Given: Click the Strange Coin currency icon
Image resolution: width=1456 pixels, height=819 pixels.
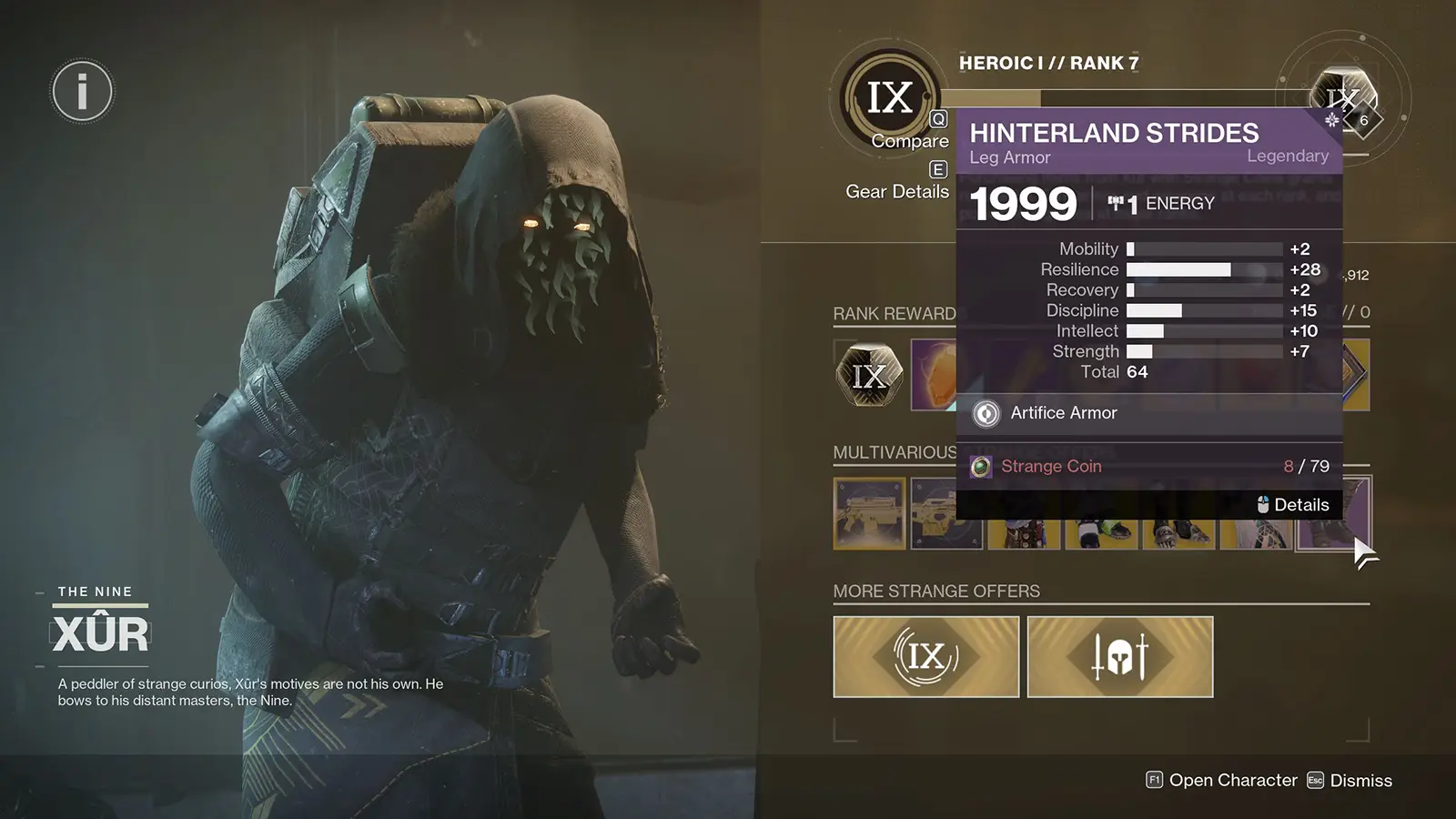Looking at the screenshot, I should tap(981, 466).
